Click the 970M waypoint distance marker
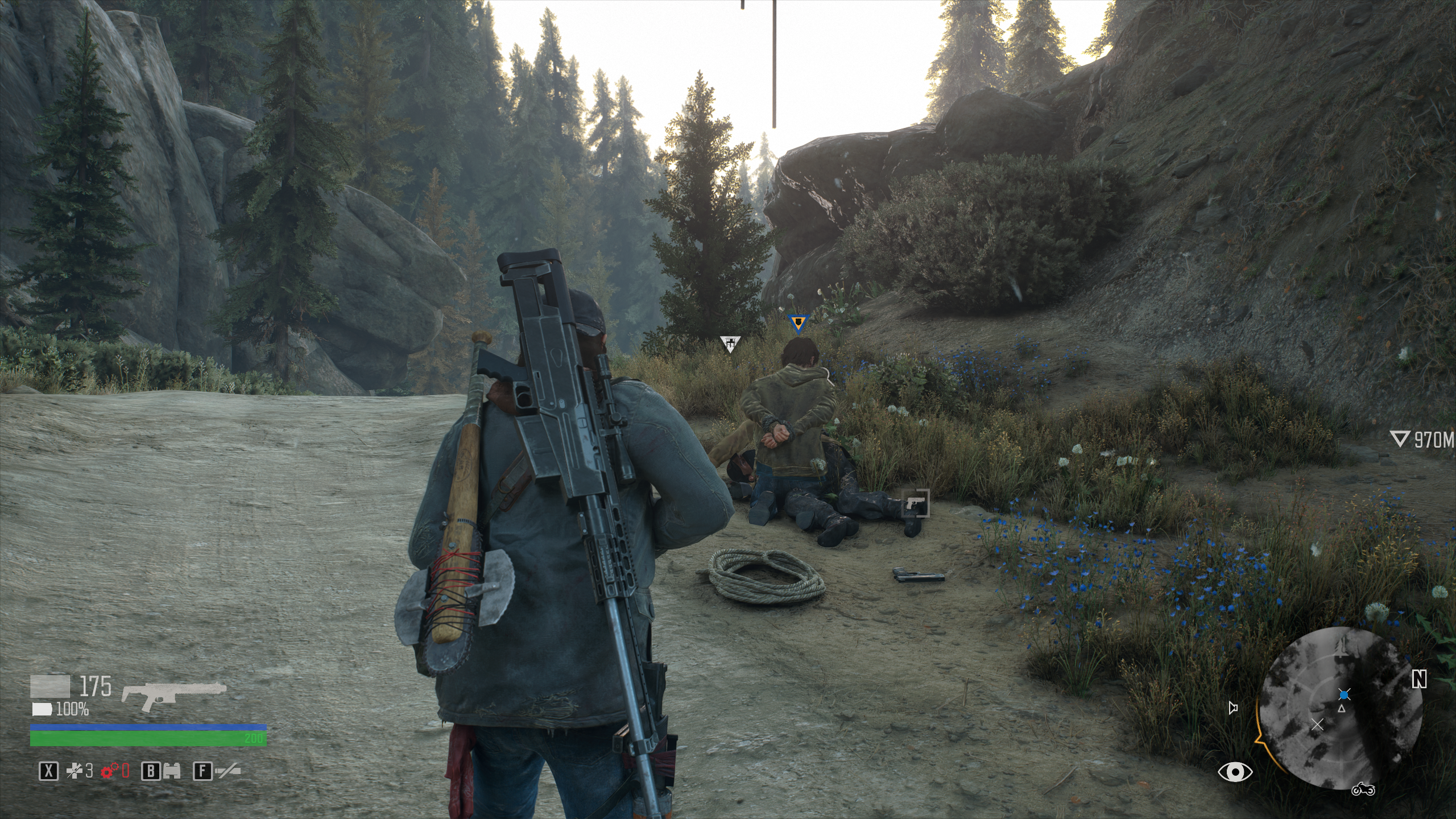The width and height of the screenshot is (1456, 819). (x=1422, y=440)
